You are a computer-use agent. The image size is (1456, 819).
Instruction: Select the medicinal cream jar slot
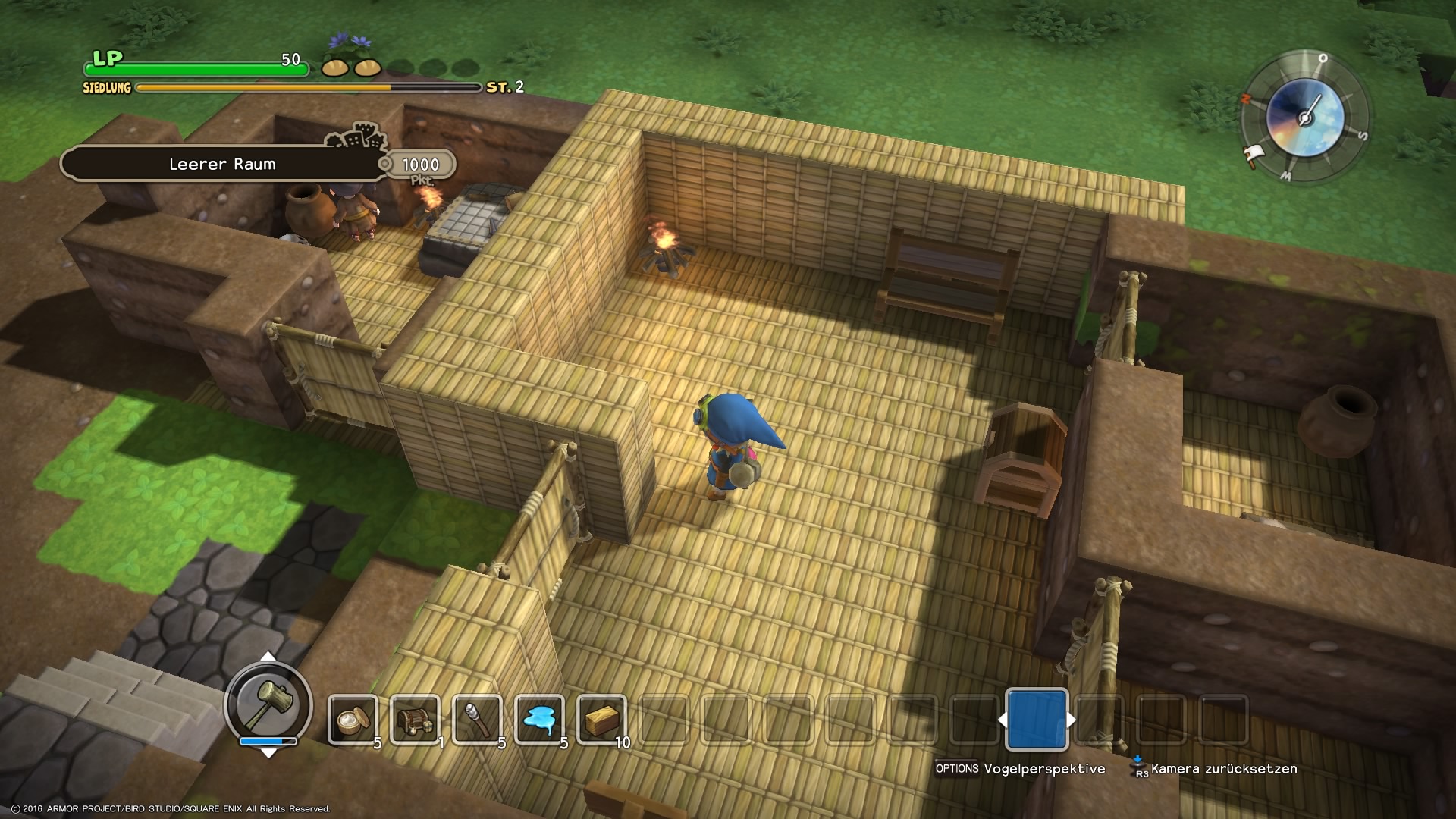point(353,719)
